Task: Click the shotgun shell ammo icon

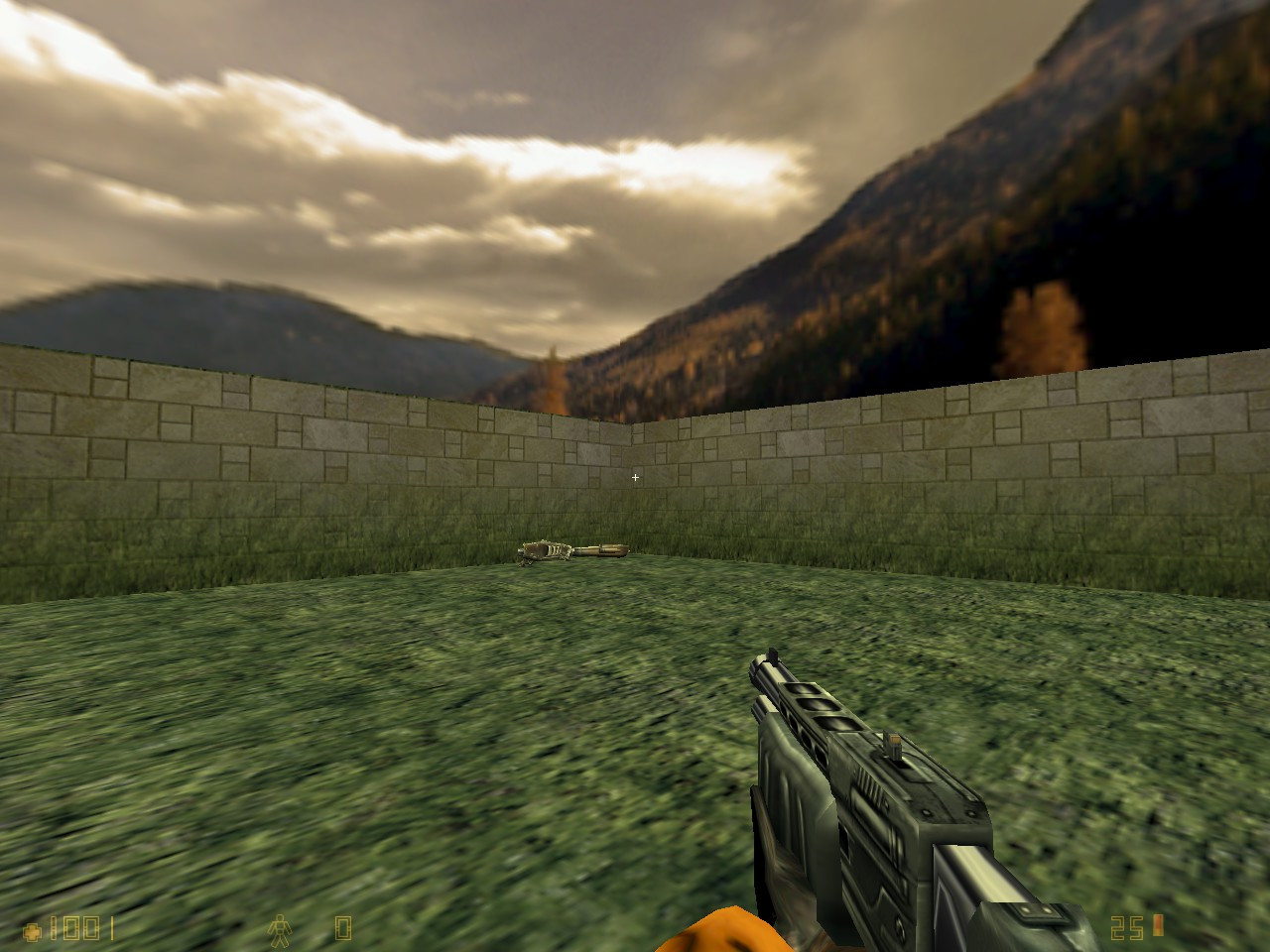Action: [1157, 927]
